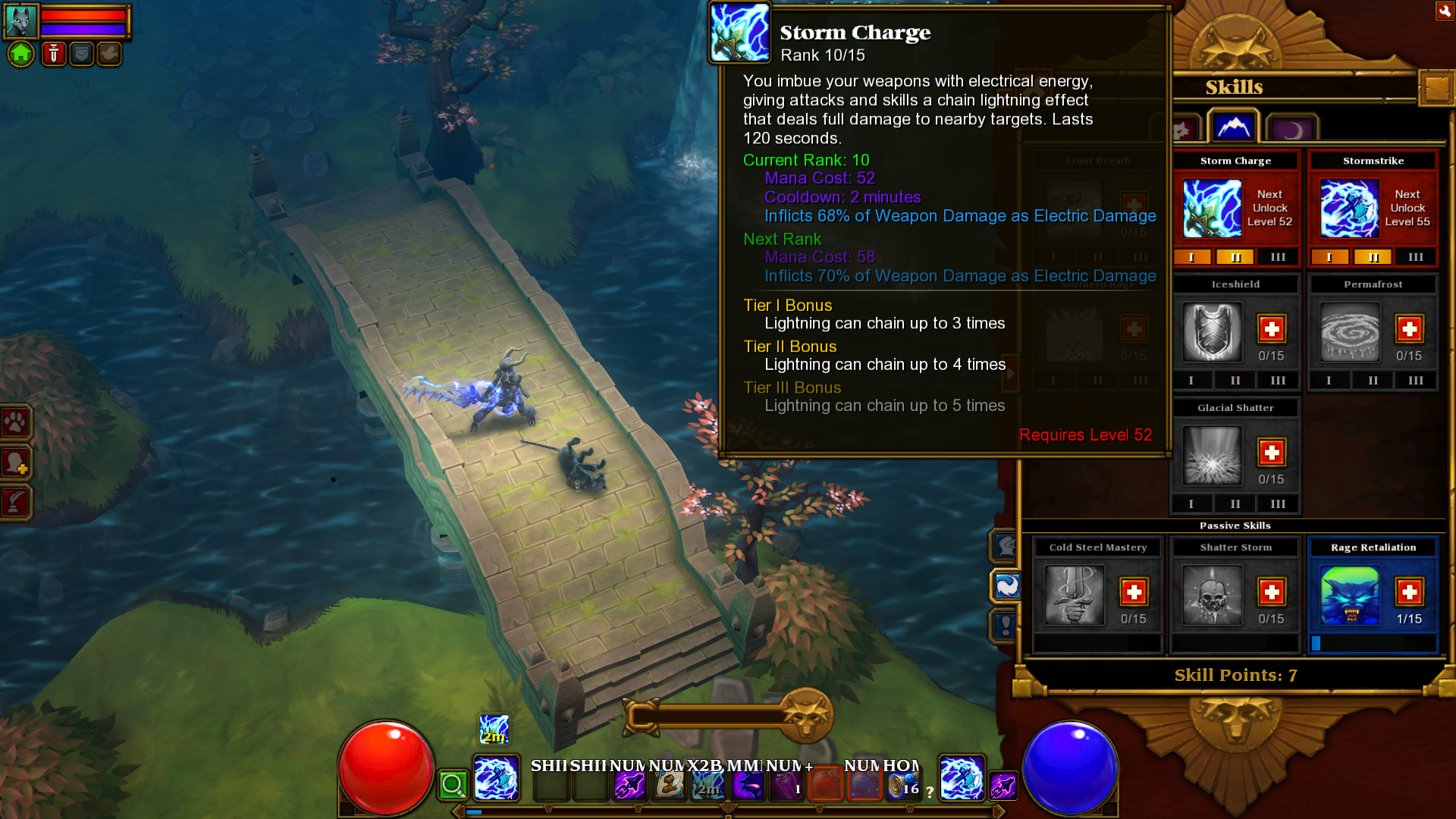Open the paw print pet panel button
This screenshot has width=1456, height=819.
(x=16, y=422)
